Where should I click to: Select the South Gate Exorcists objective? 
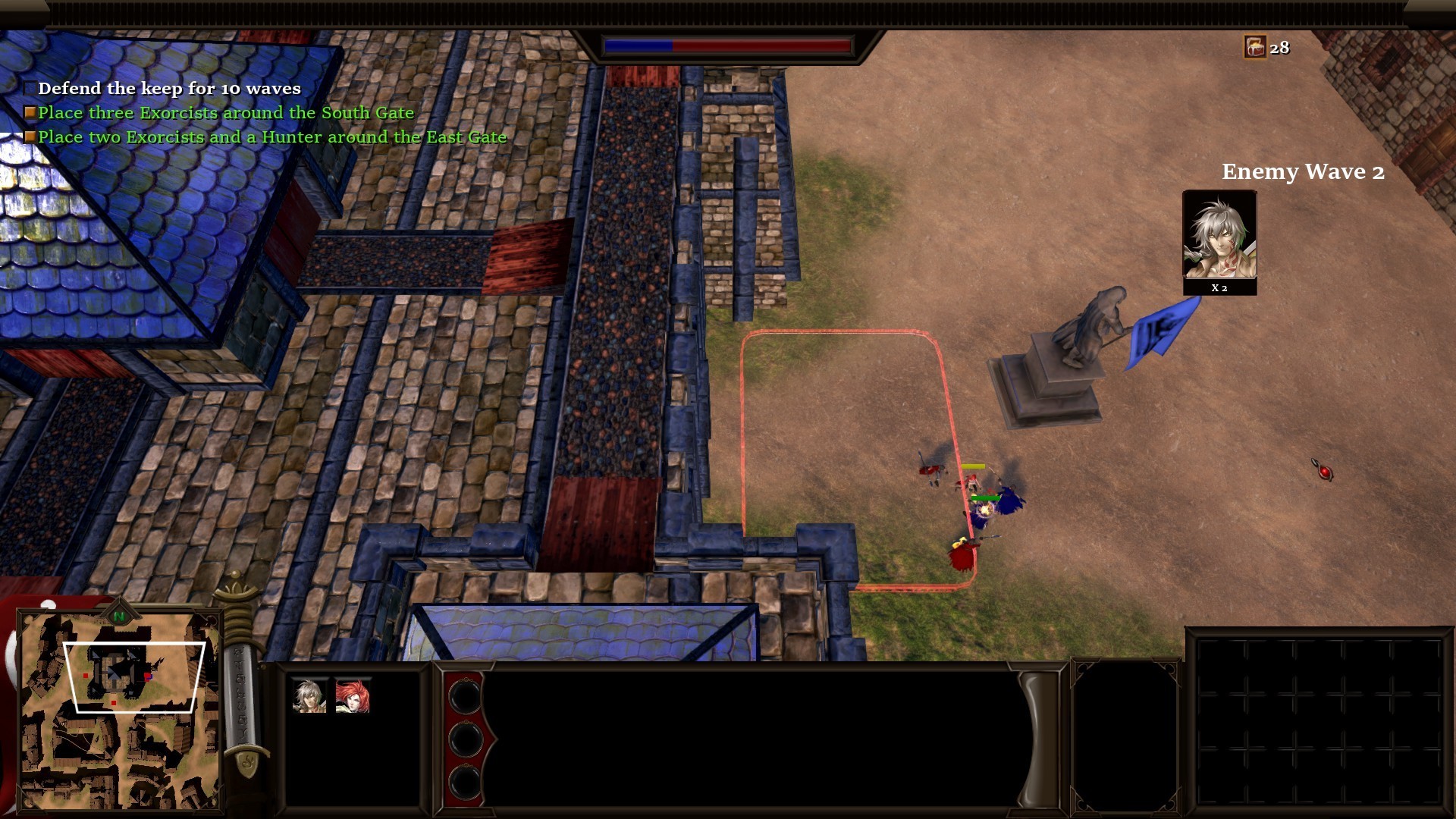(x=226, y=113)
